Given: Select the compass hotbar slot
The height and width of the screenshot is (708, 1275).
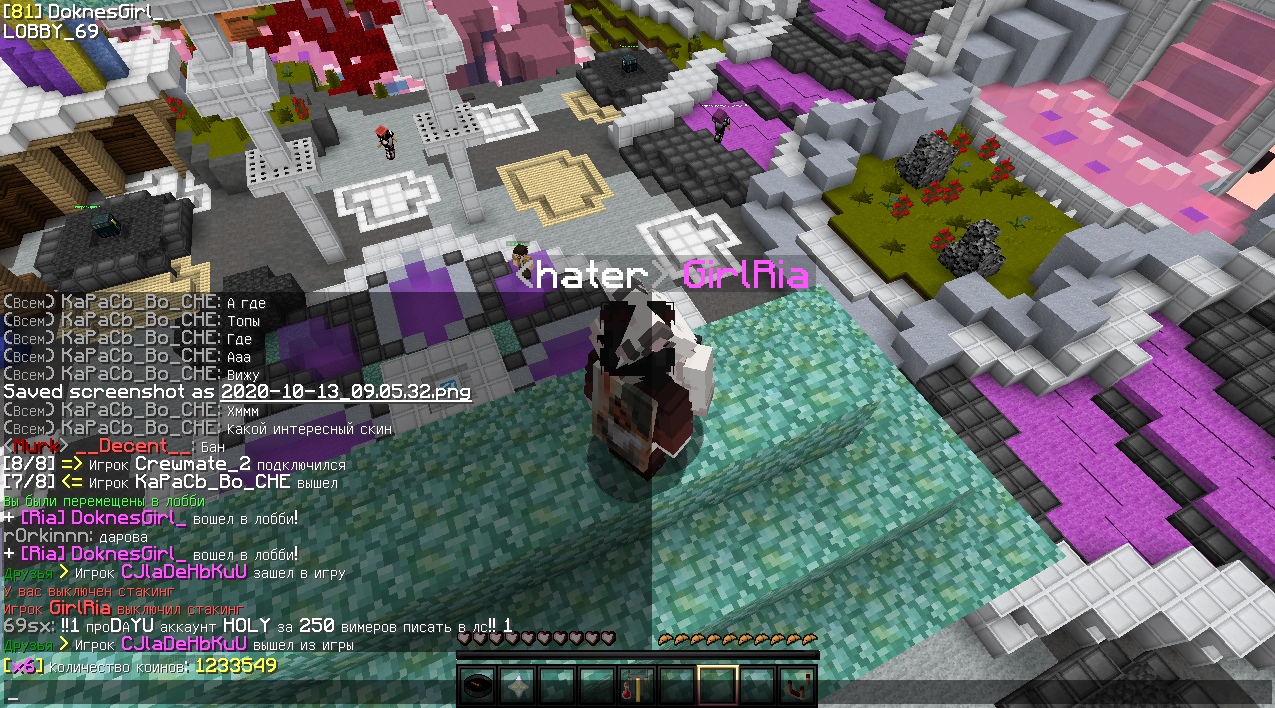Looking at the screenshot, I should point(478,686).
